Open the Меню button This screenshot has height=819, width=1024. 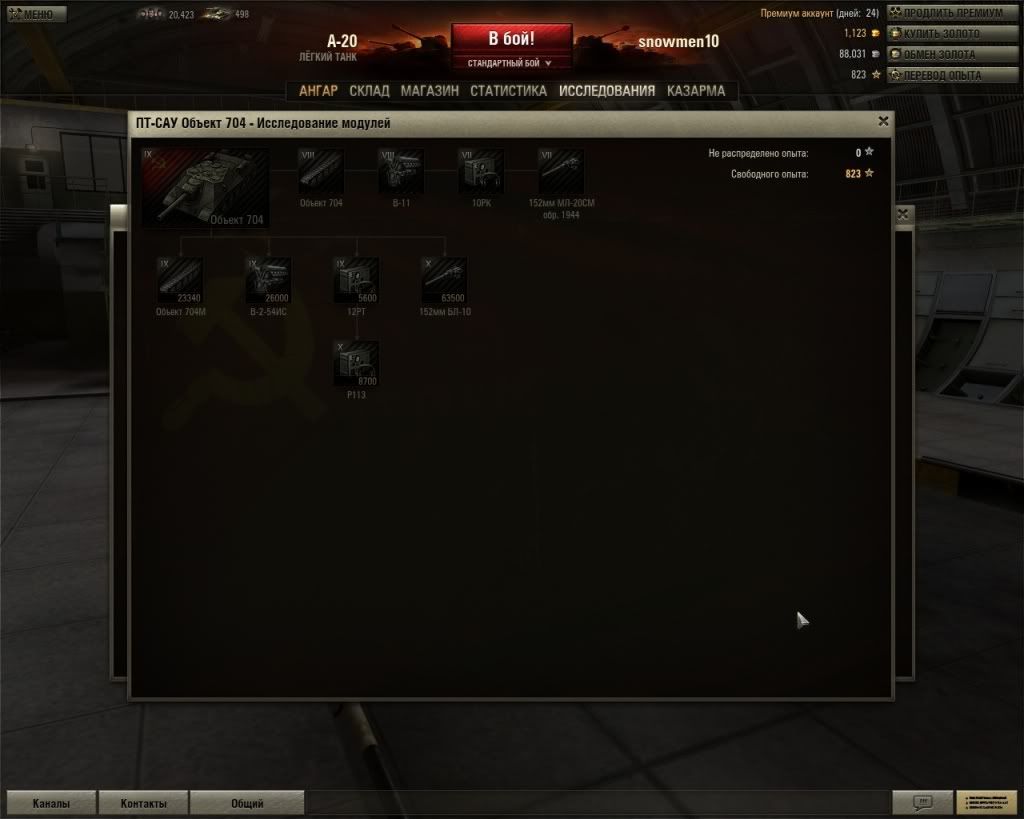pyautogui.click(x=35, y=14)
